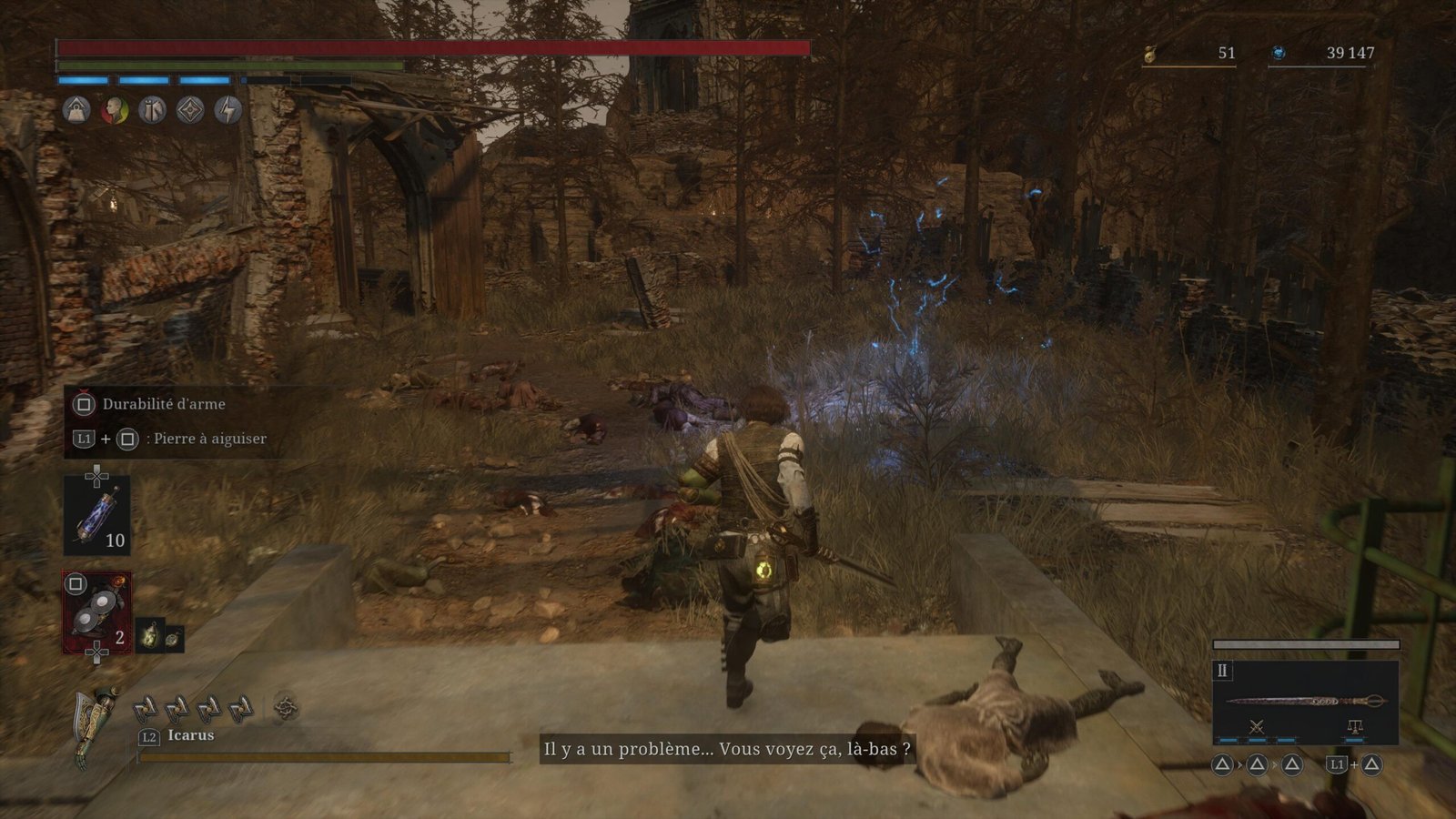Click the lightning bolt status icon
The width and height of the screenshot is (1456, 819).
[227, 111]
